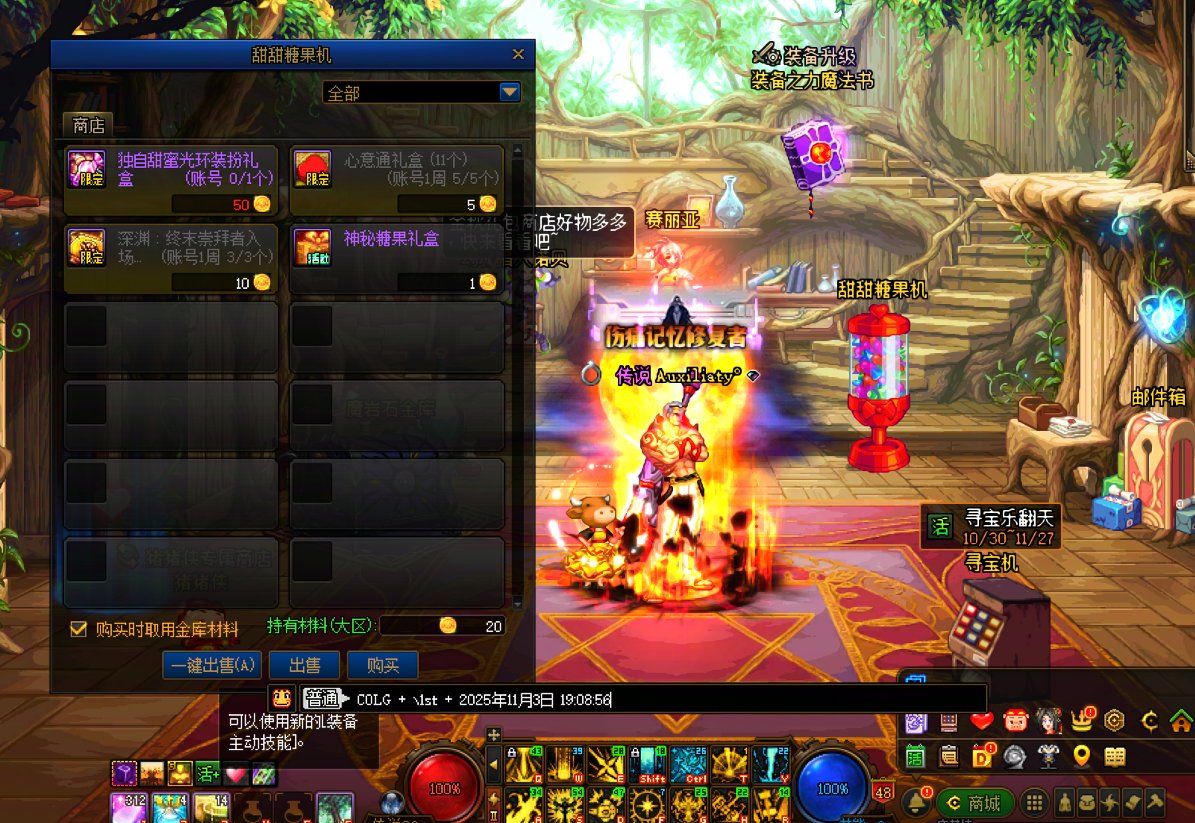Click the 出售 sell button
Screen dimensions: 1195x823
304,665
